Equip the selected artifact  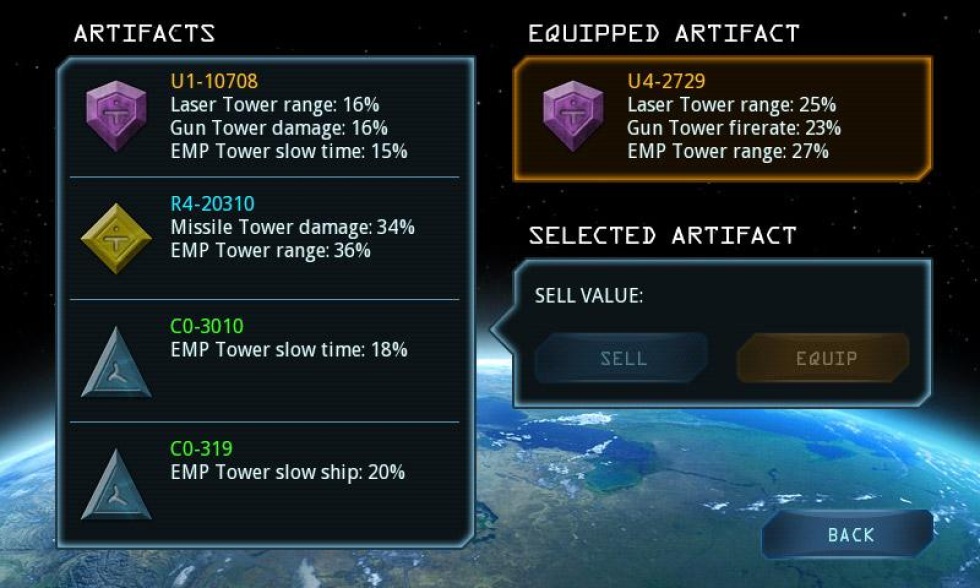823,358
